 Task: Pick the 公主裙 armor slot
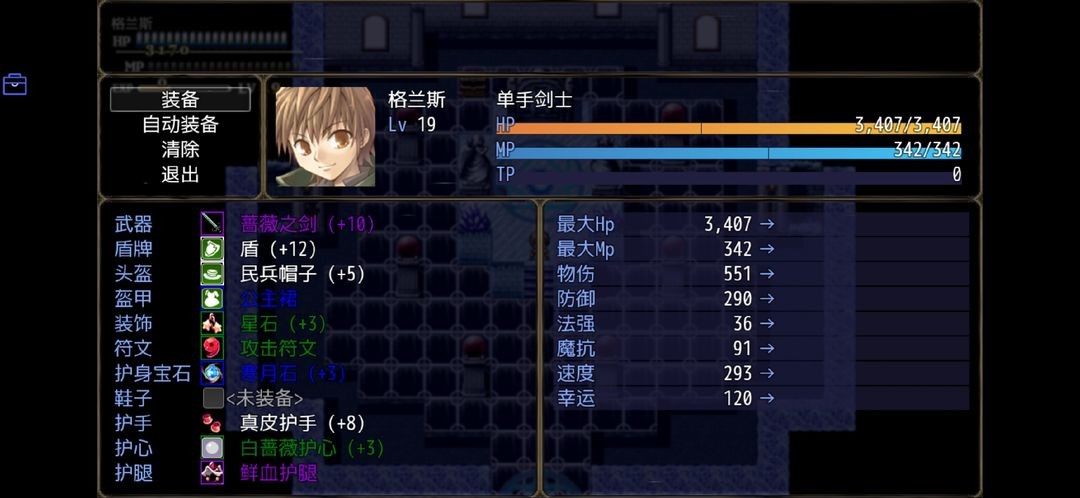click(269, 299)
